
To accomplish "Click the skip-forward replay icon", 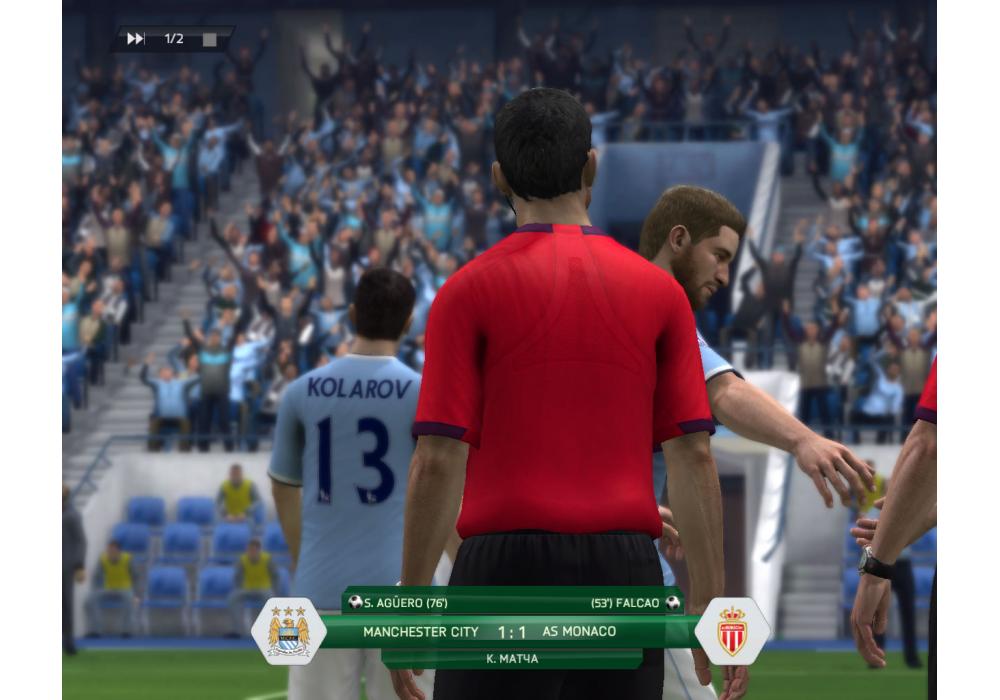I will coord(136,39).
